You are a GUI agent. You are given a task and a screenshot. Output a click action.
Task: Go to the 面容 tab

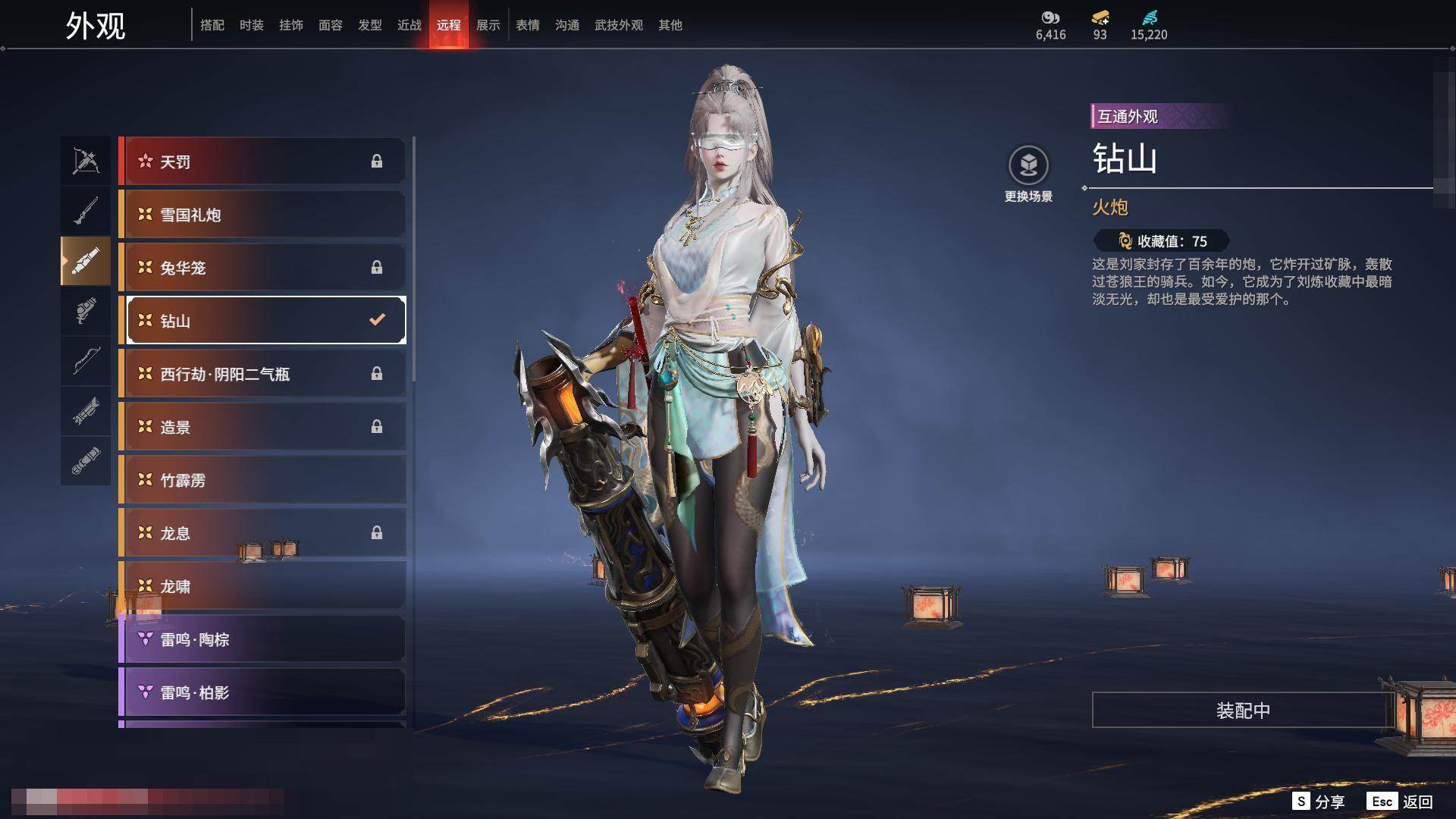tap(330, 25)
